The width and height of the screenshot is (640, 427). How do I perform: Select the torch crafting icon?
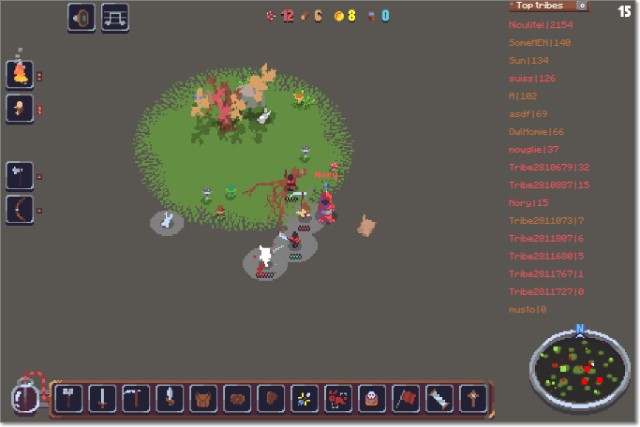(19, 108)
